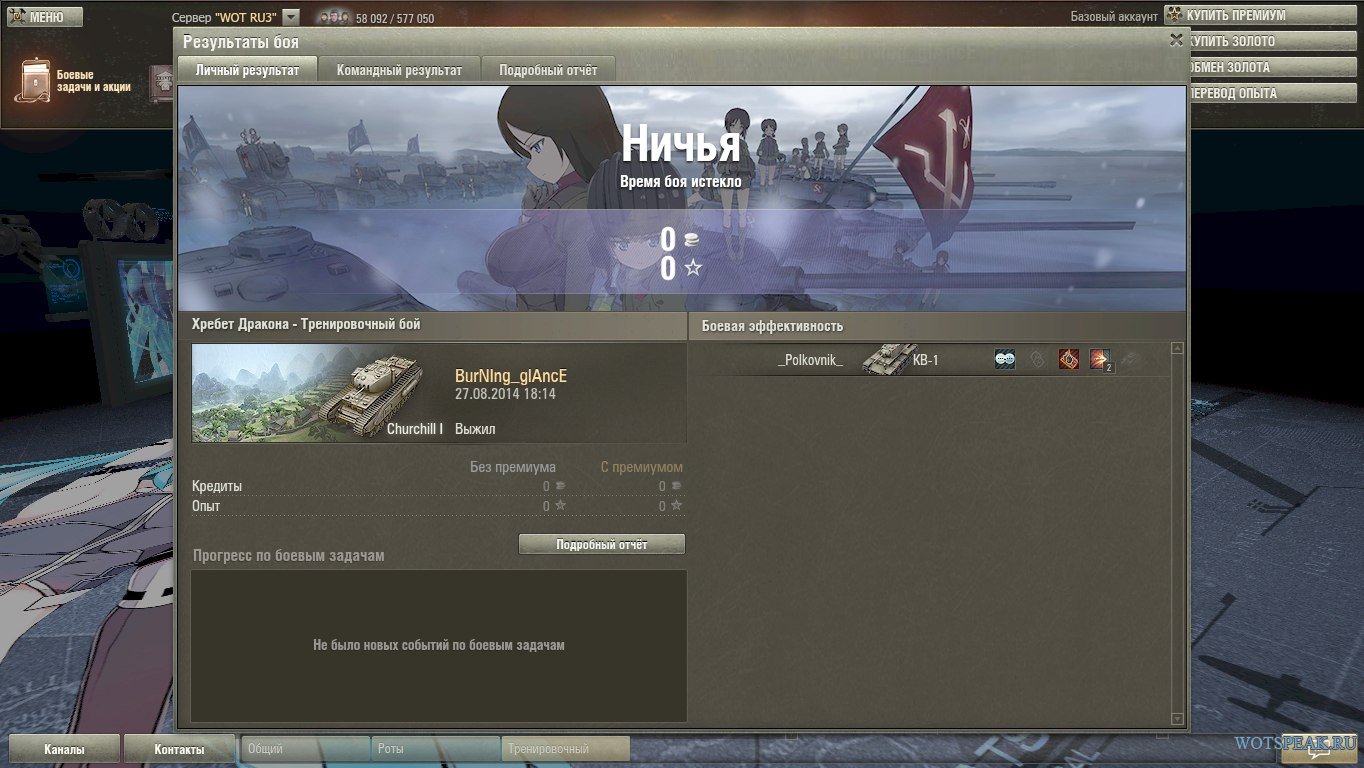1364x768 pixels.
Task: Open the Меню button
Action: 41,17
